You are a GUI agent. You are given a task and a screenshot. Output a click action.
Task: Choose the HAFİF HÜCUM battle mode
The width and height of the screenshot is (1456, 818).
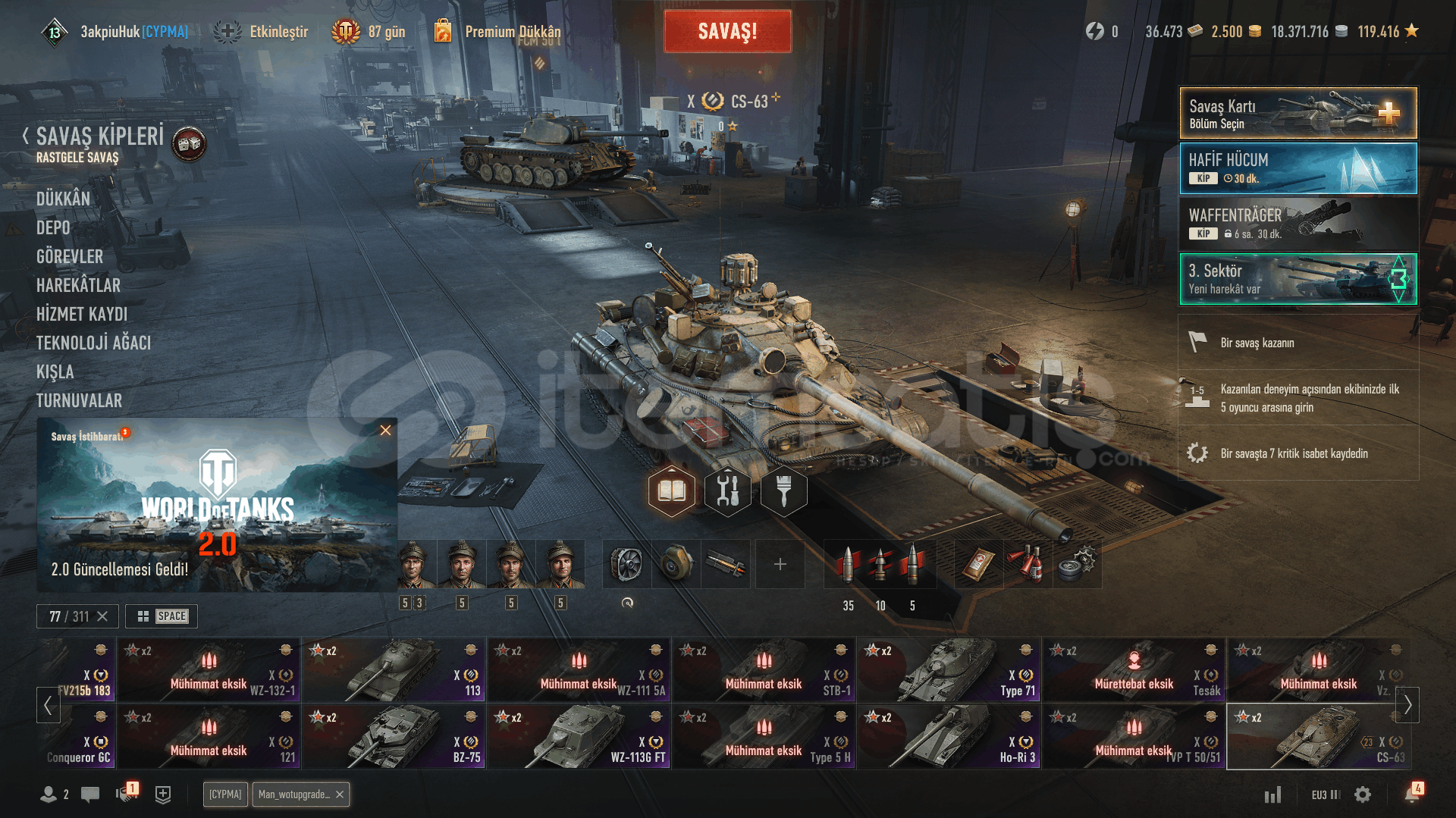(1298, 168)
